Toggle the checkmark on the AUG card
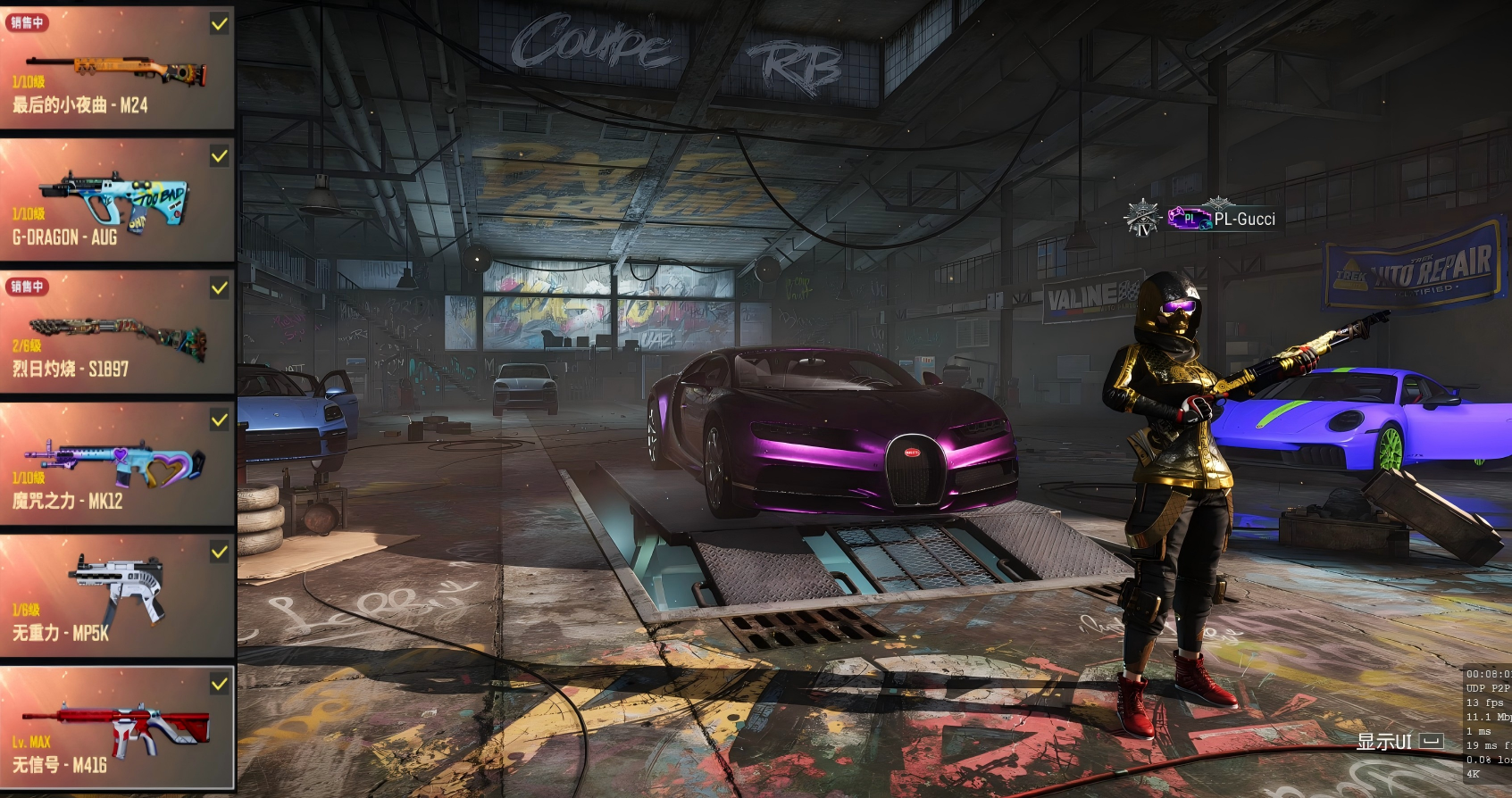 (219, 156)
